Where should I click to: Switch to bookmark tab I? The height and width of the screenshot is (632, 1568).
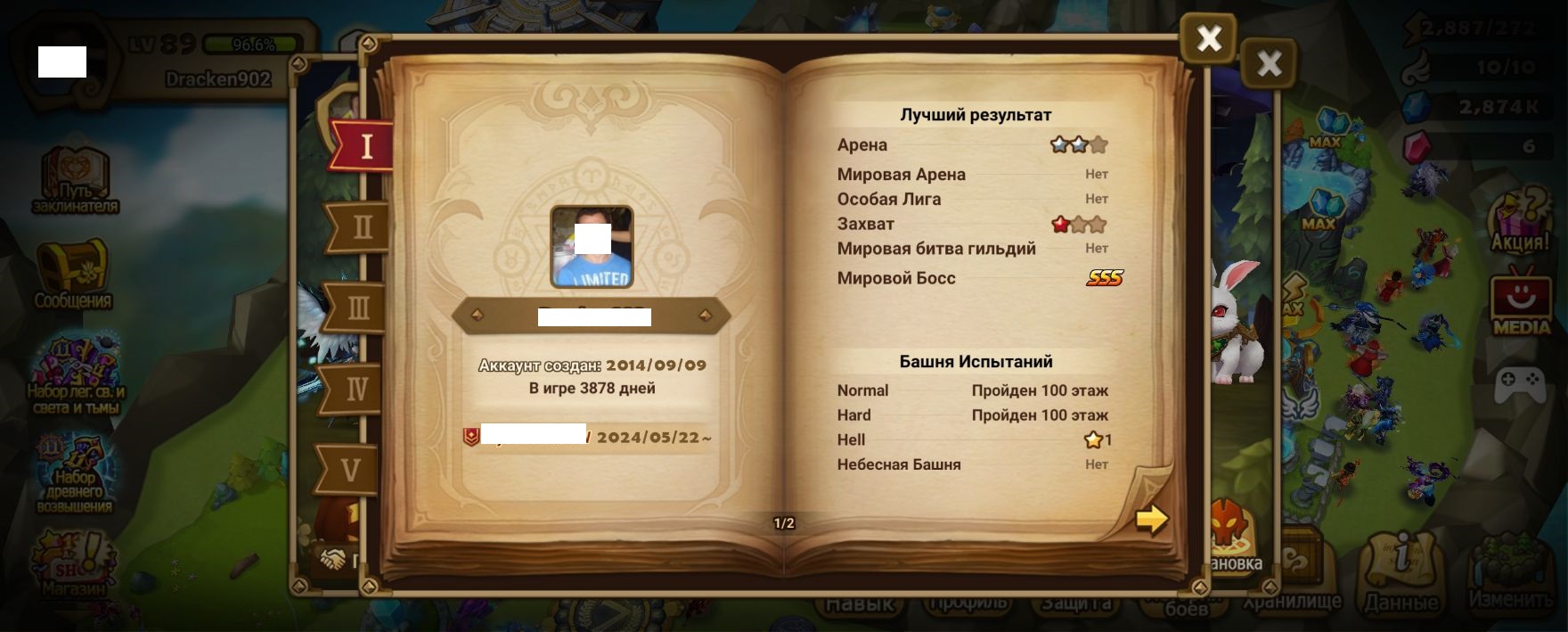(363, 145)
